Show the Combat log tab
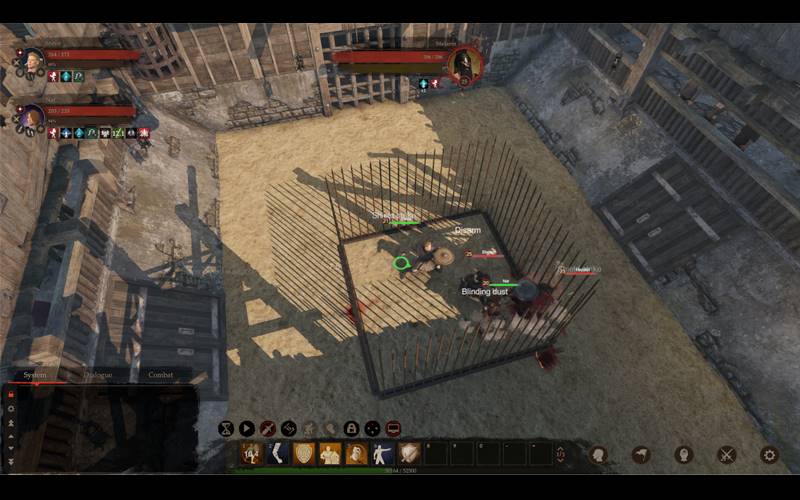 160,375
